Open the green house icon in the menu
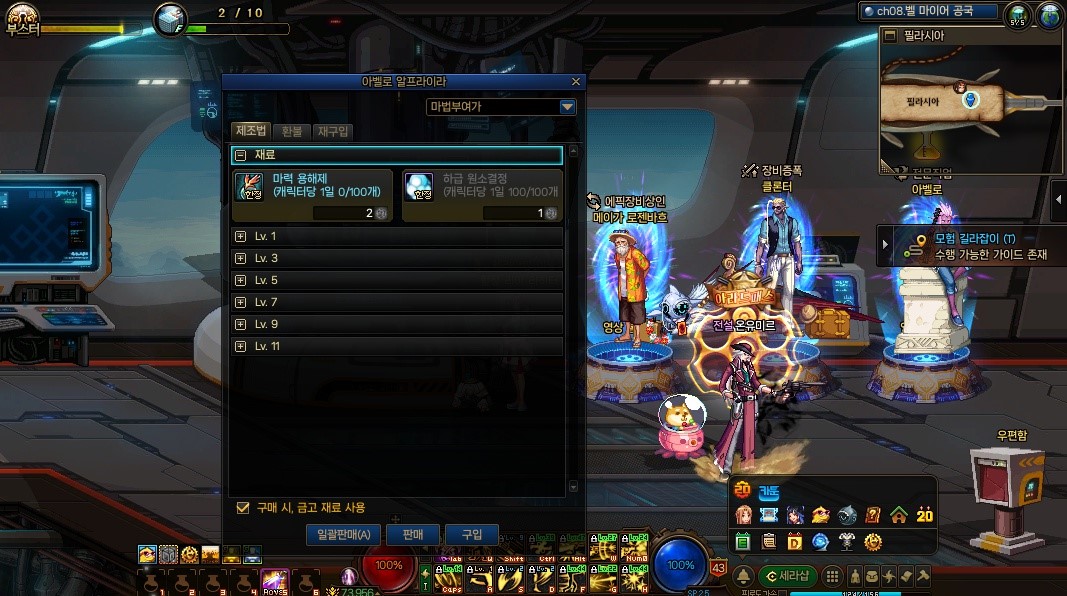Viewport: 1067px width, 596px height. pyautogui.click(x=898, y=515)
